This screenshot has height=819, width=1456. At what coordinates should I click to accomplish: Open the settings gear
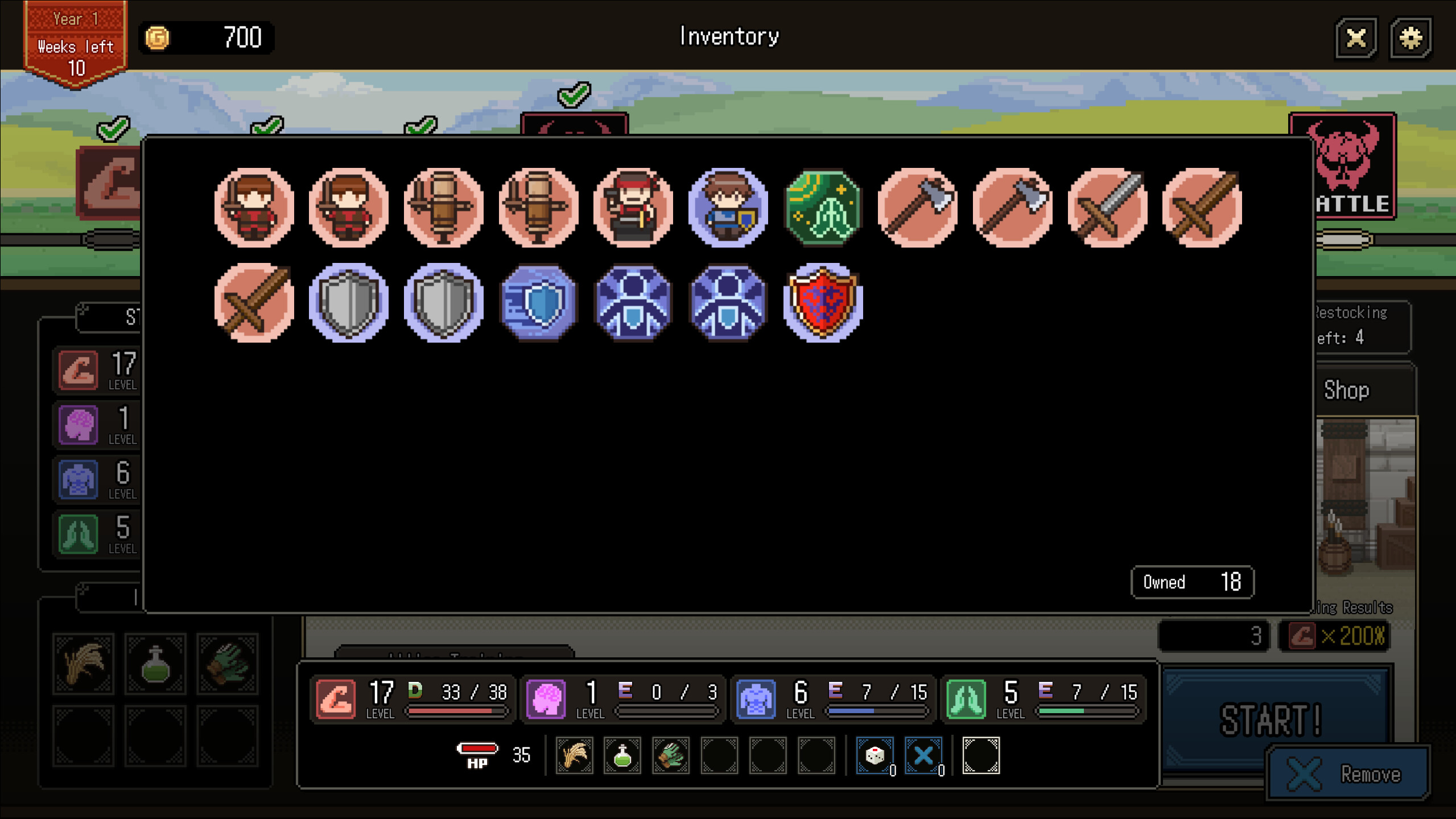coord(1412,38)
